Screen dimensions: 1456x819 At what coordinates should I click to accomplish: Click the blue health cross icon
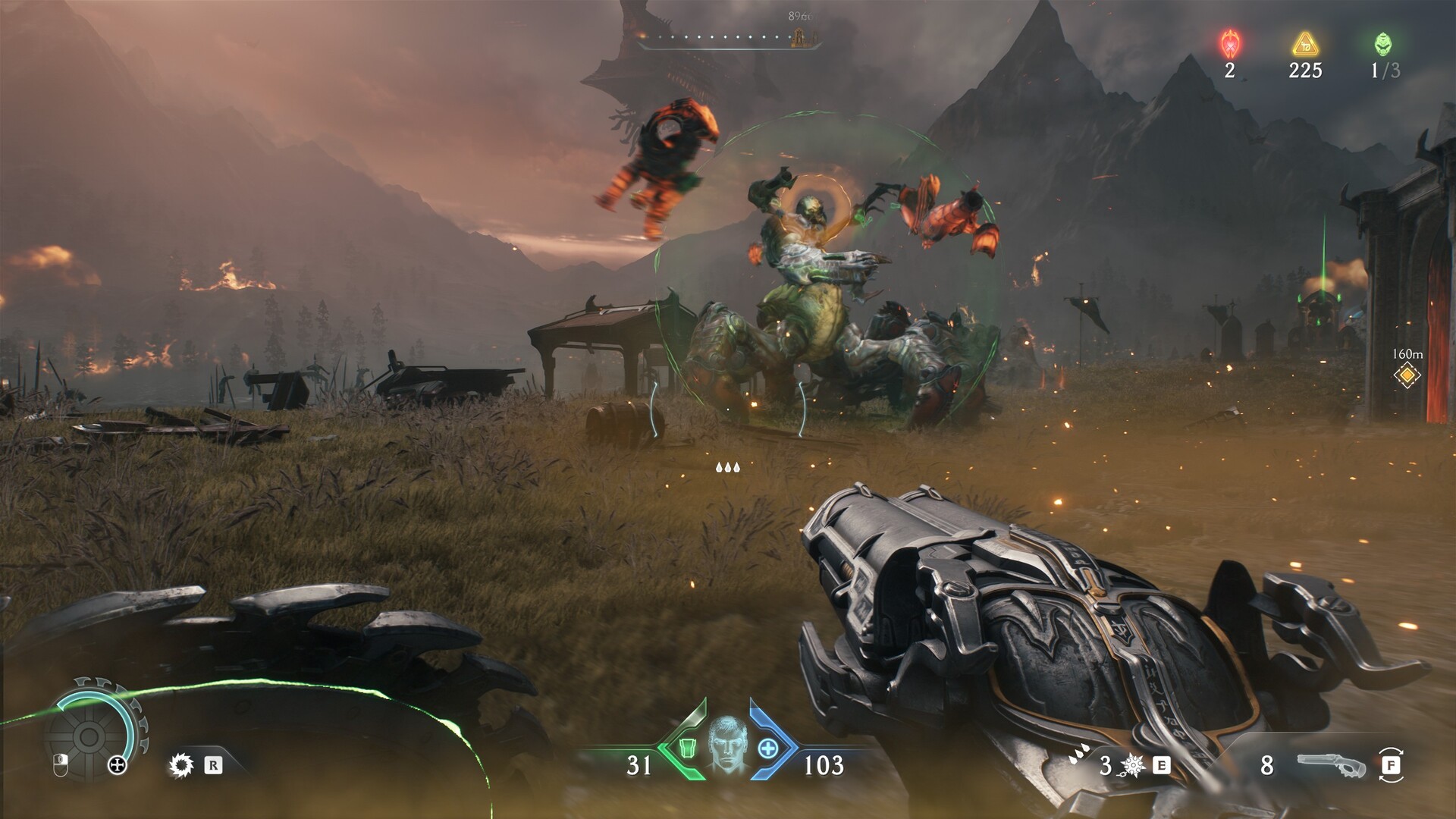(768, 748)
